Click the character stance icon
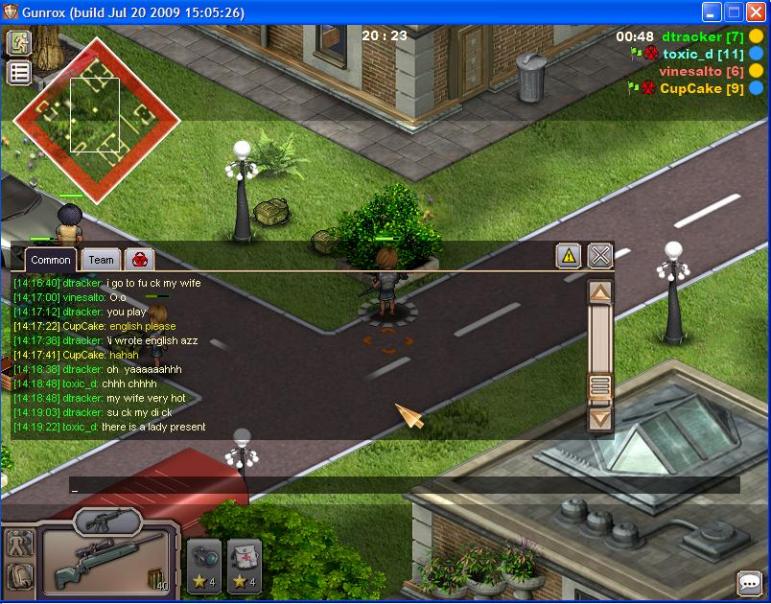 (20, 545)
